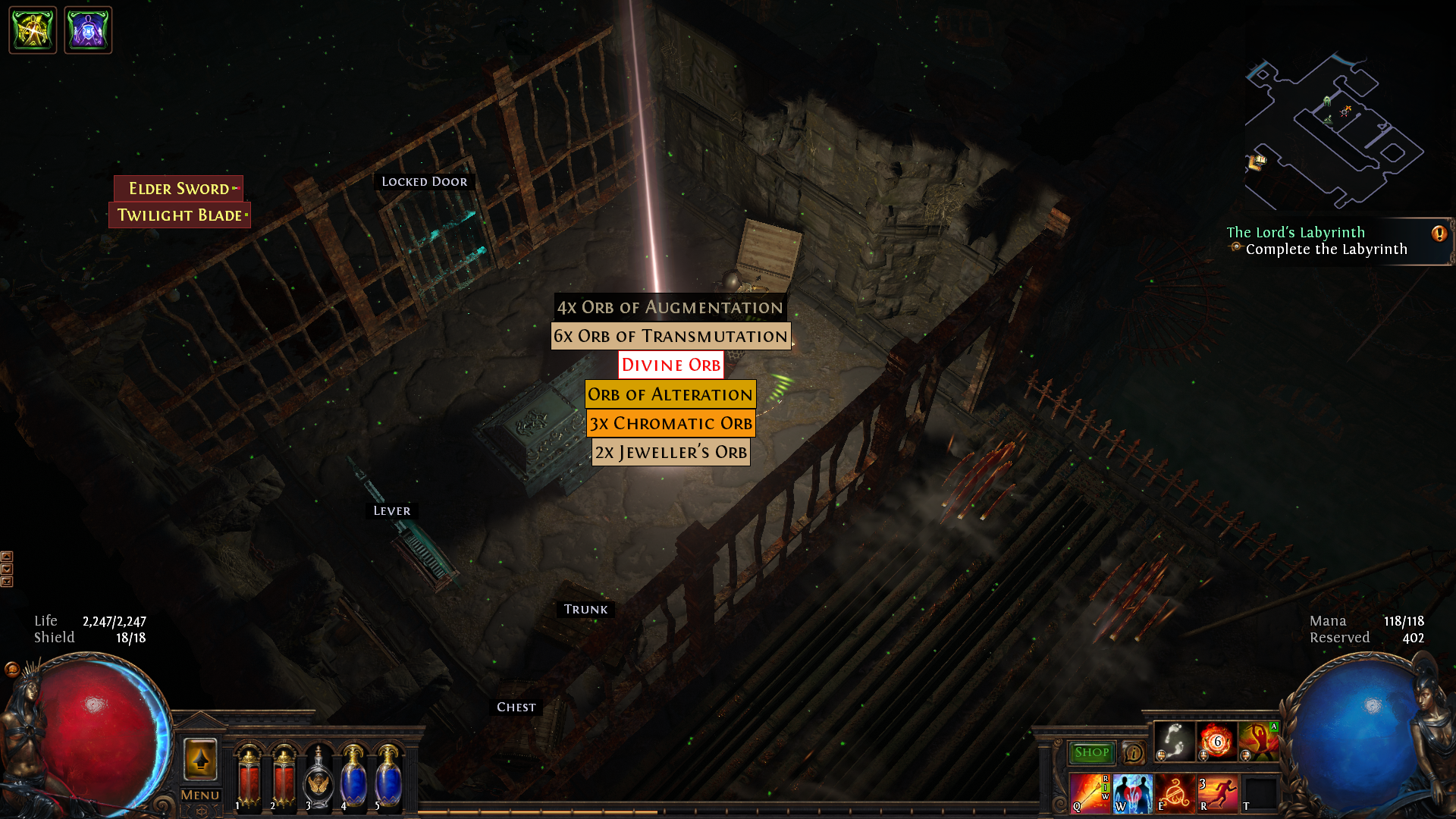Pick up the Divine Orb label
Image resolution: width=1456 pixels, height=819 pixels.
point(670,365)
